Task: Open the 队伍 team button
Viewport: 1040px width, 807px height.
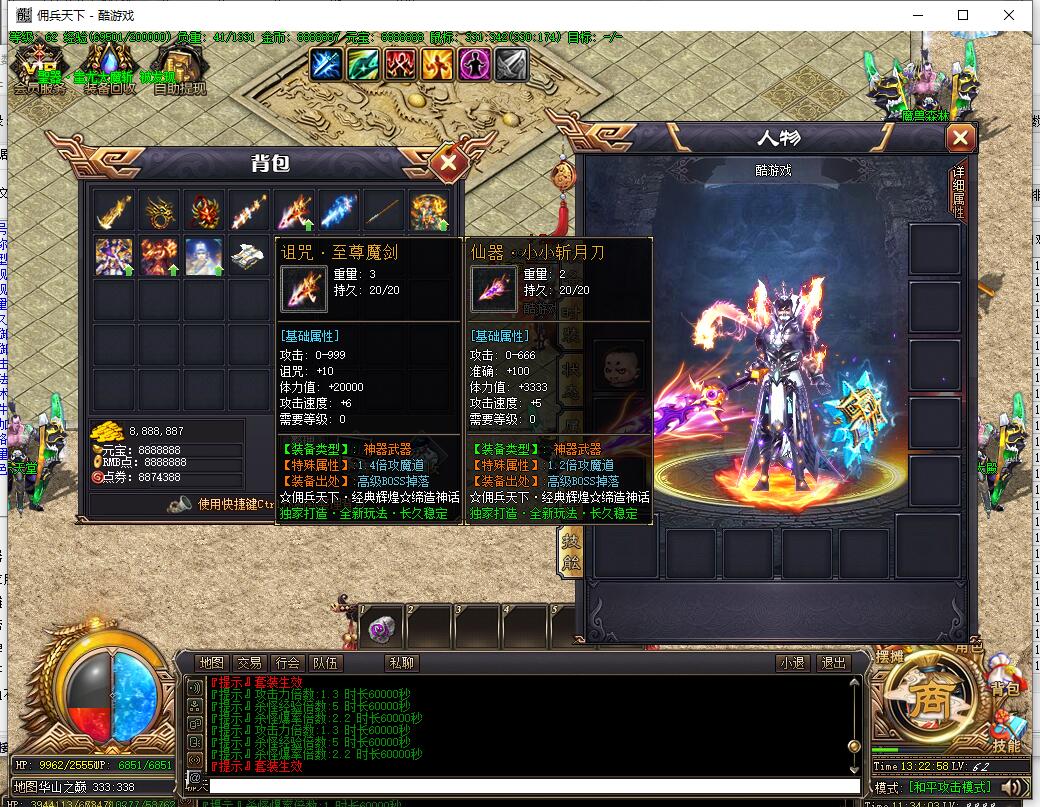Action: (325, 662)
